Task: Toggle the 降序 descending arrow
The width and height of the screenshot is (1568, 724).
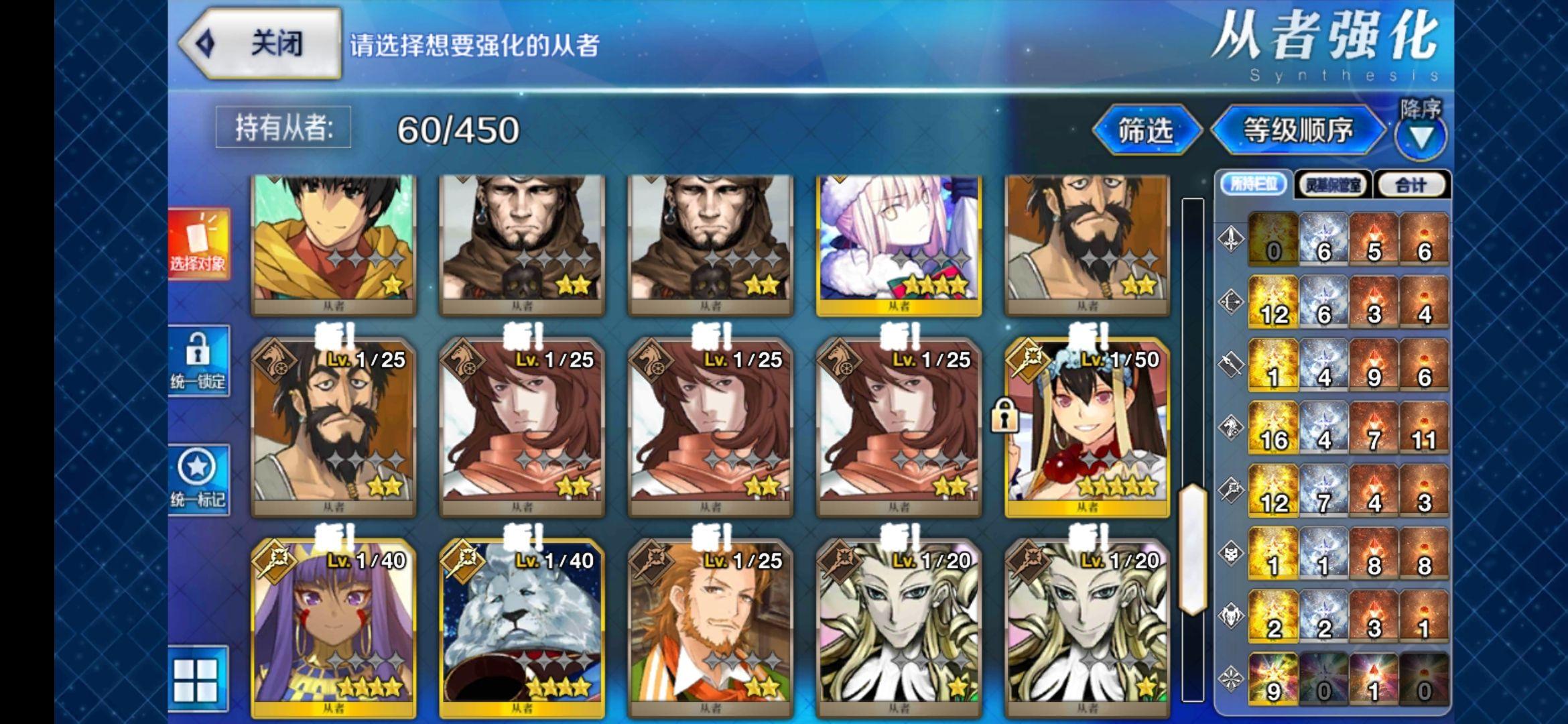Action: click(1421, 136)
